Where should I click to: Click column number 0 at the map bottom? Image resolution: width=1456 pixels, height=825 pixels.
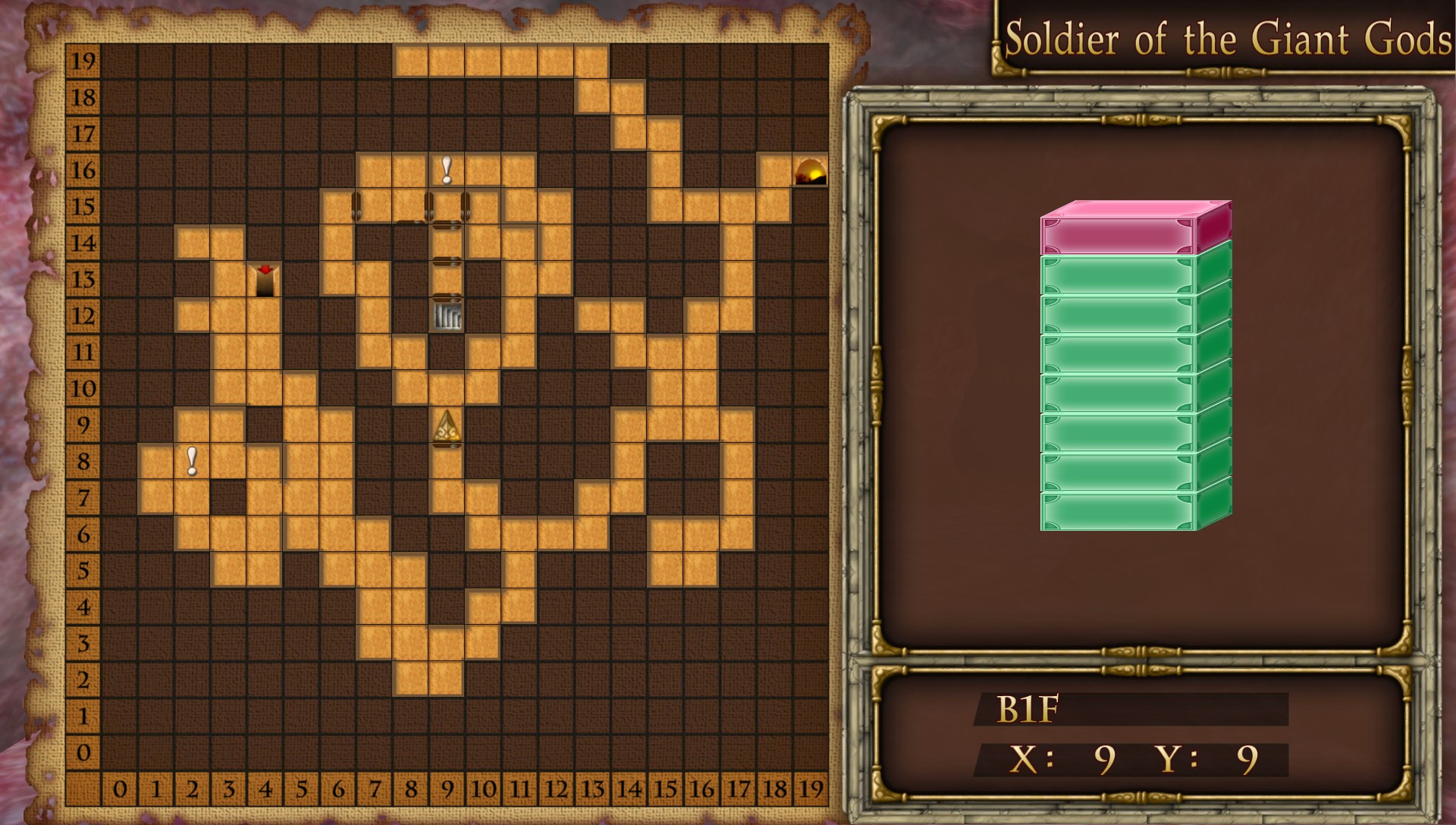click(120, 789)
